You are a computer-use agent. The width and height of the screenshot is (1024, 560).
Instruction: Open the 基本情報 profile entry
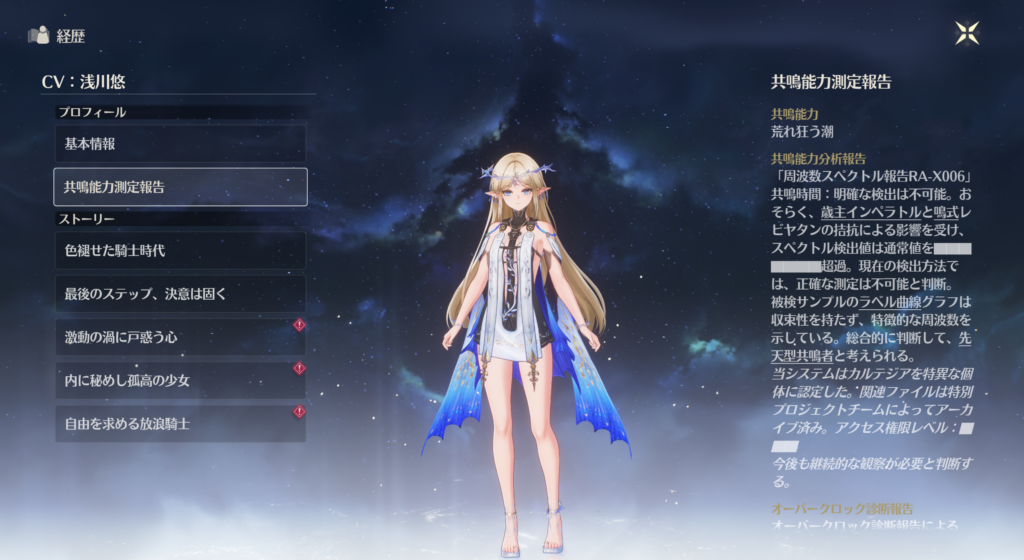(180, 144)
